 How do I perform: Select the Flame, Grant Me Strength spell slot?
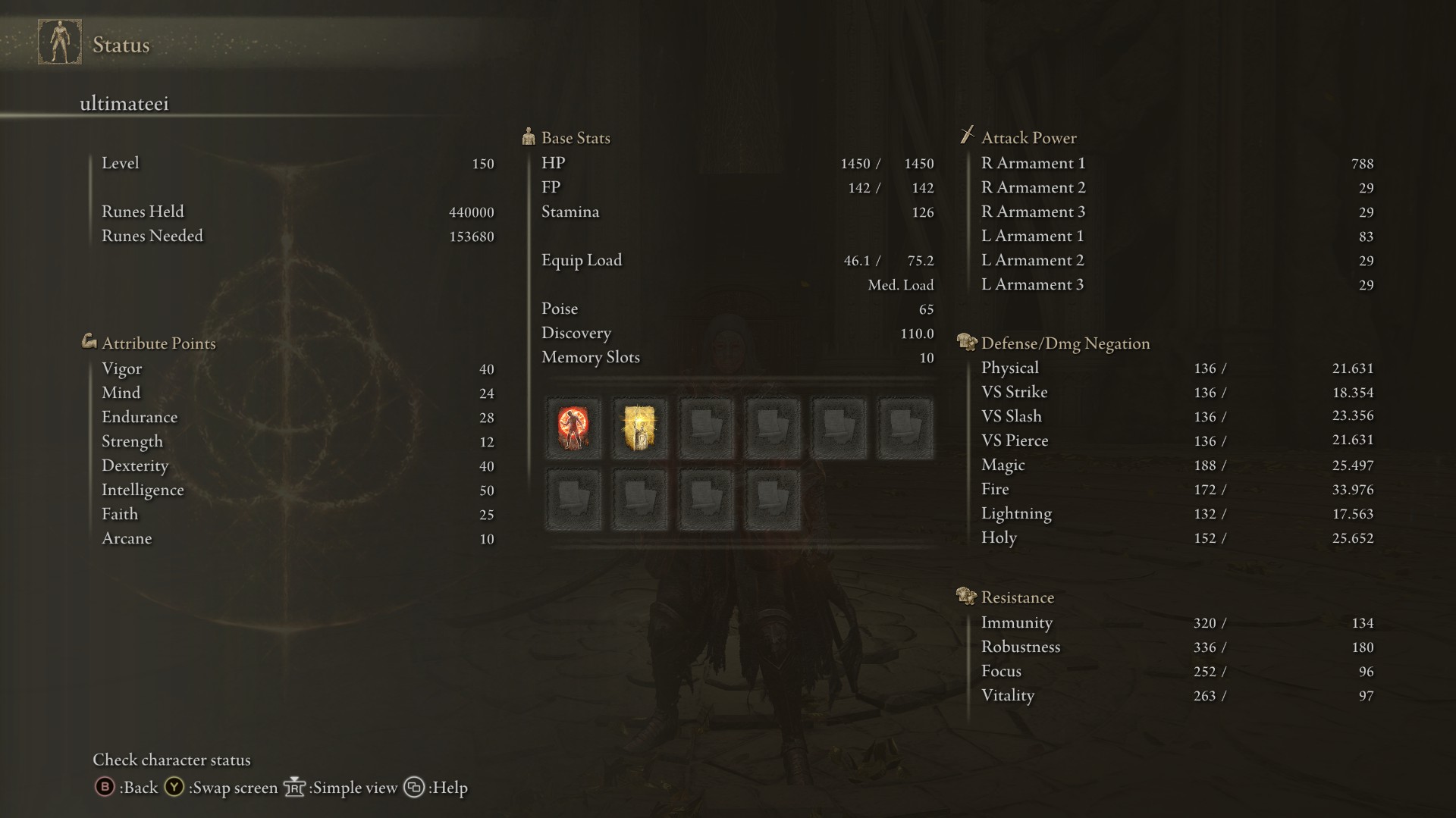[x=573, y=428]
